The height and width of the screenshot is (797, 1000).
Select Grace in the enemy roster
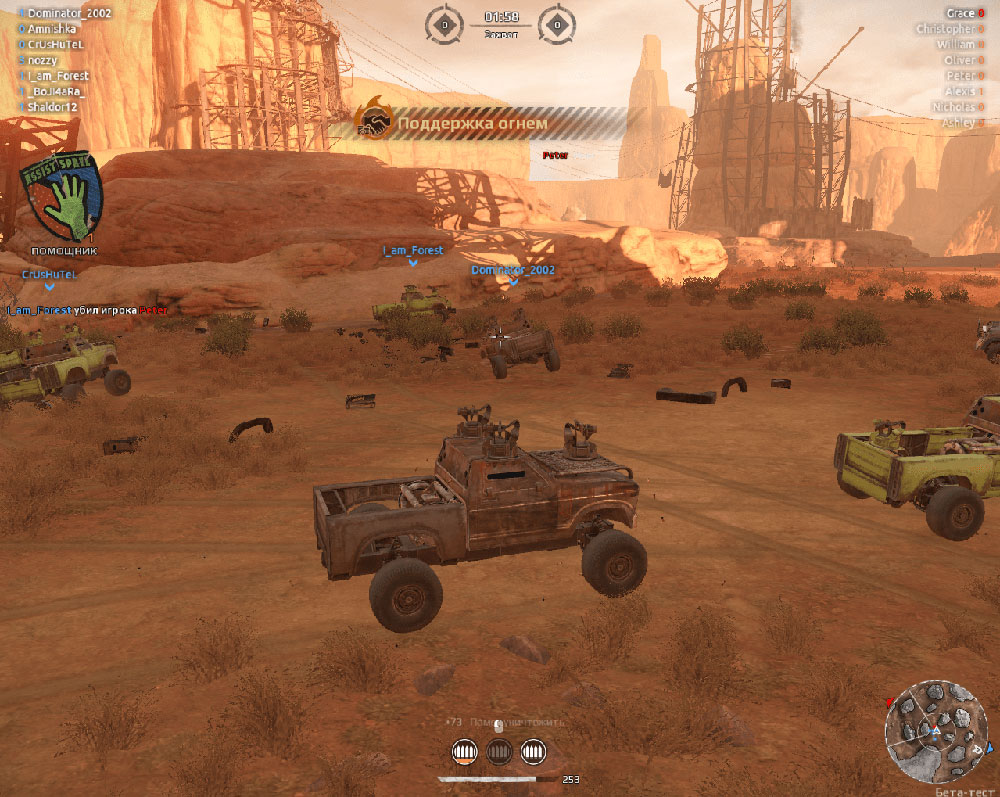coord(959,14)
